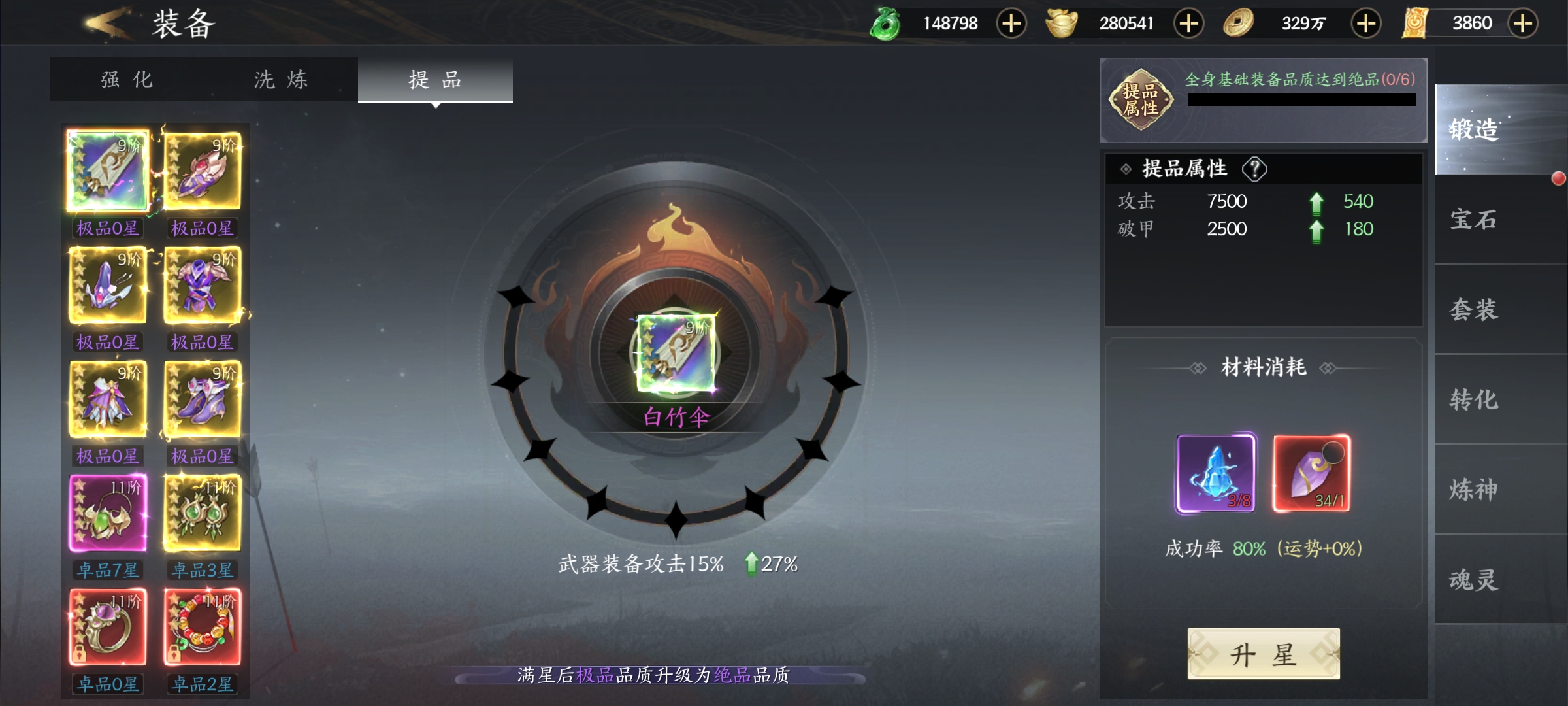Open the 洗炼 tab
1568x706 pixels.
click(x=281, y=80)
